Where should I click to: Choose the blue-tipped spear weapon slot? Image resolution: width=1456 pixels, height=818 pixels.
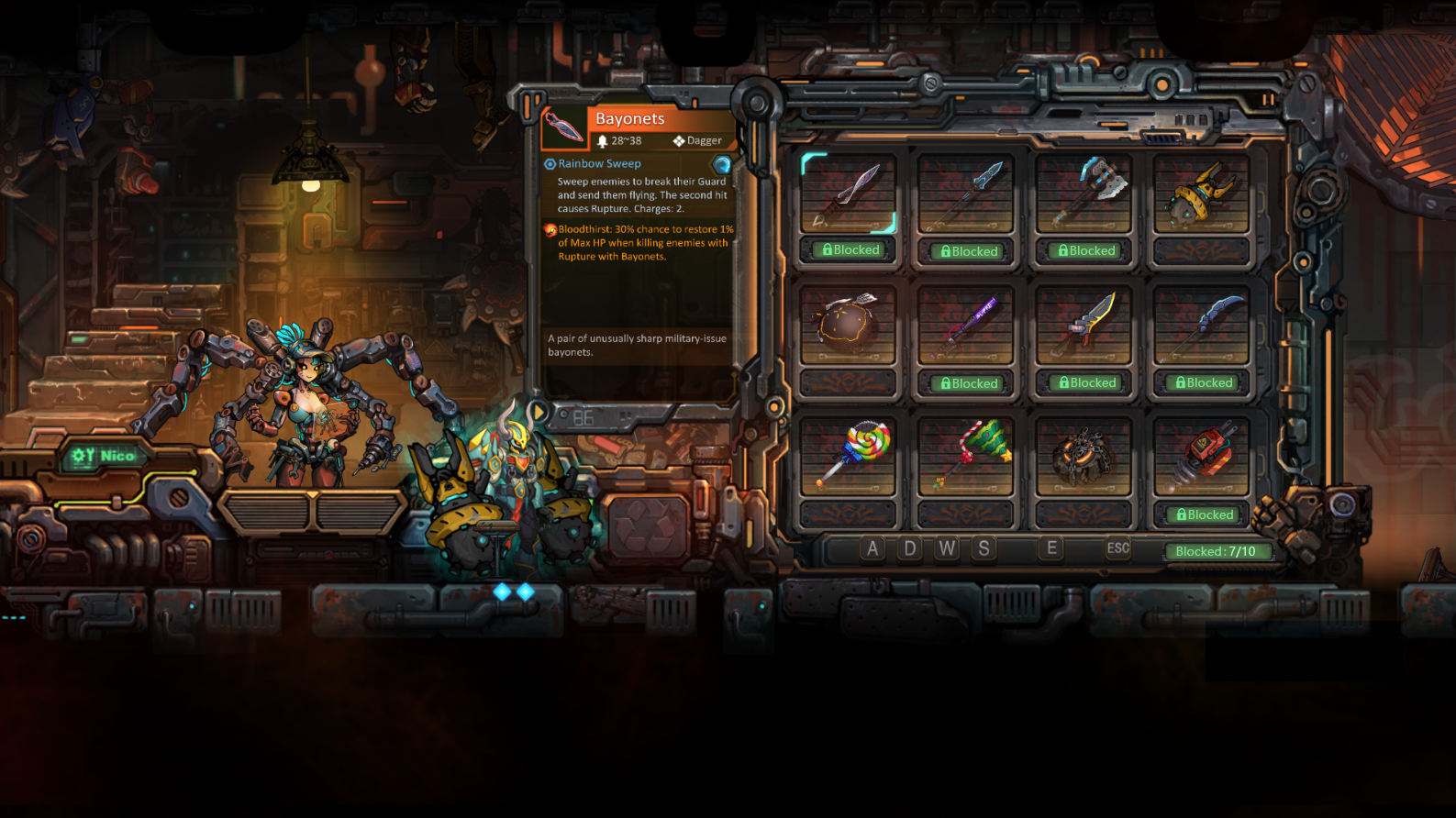point(965,193)
